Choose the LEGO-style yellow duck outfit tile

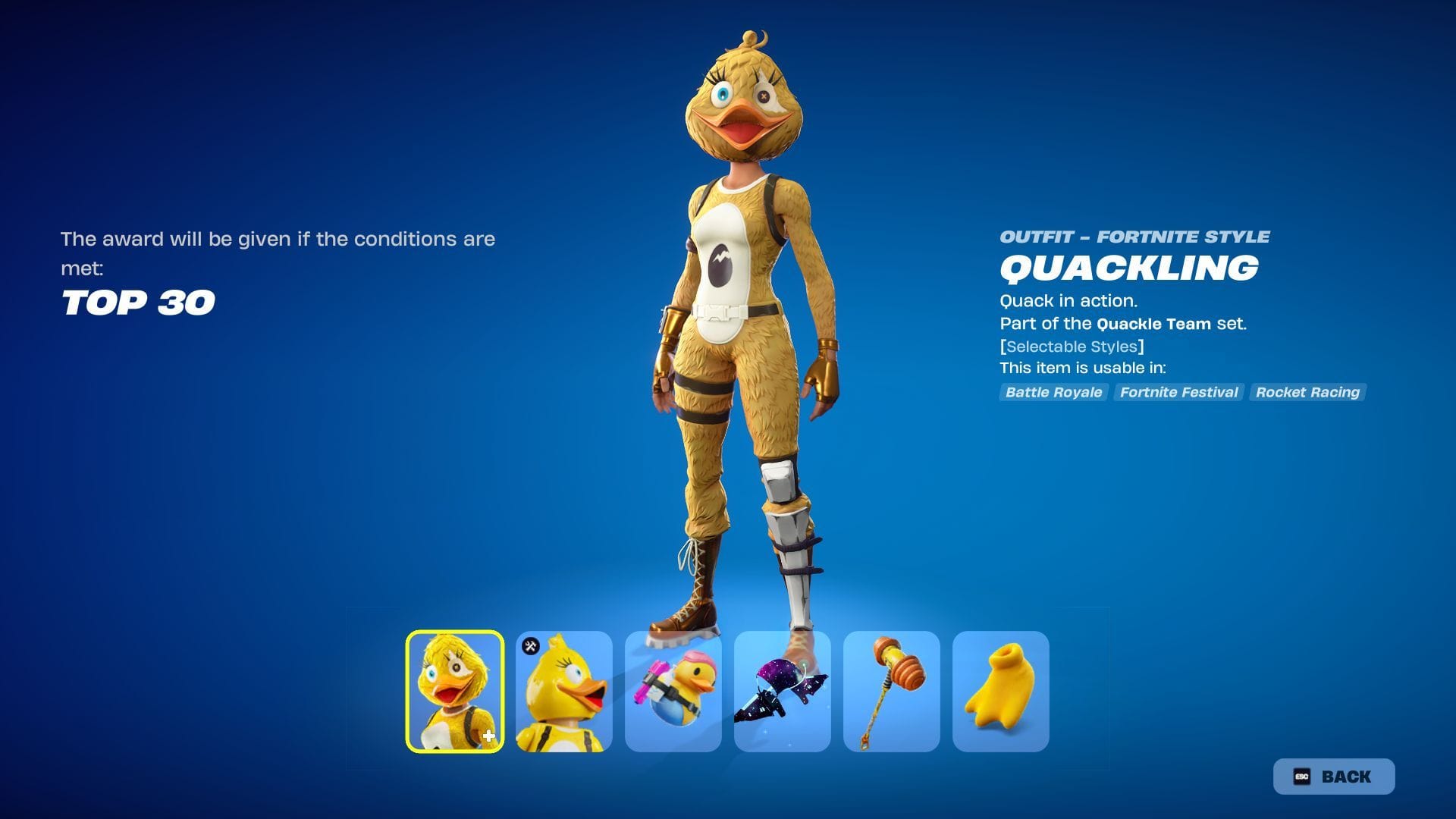(x=564, y=691)
